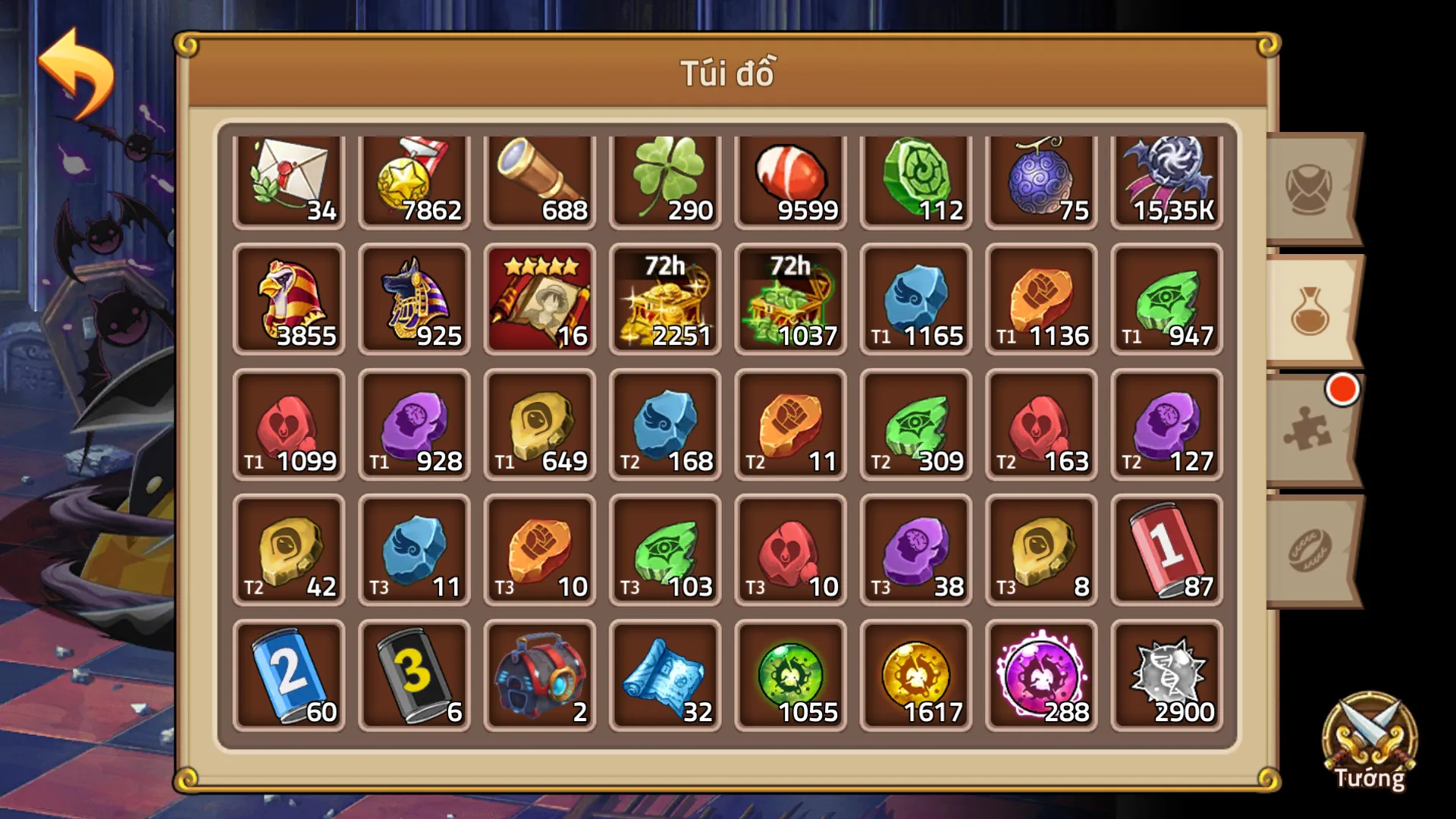Open the 4-star hero scroll item
Viewport: 1456px width, 819px height.
point(540,300)
